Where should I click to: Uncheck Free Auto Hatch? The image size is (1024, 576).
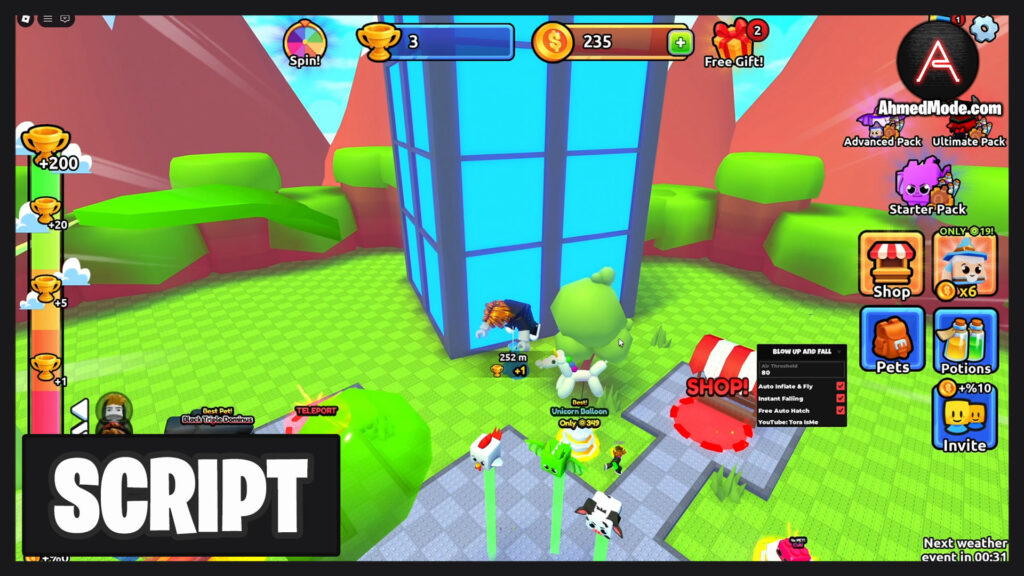click(840, 410)
